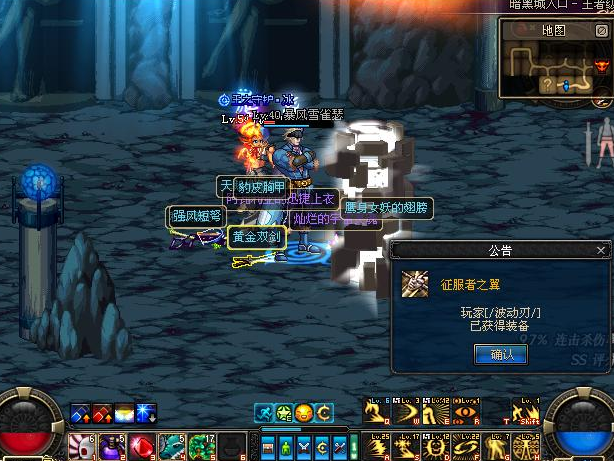This screenshot has width=614, height=461.
Task: Open the crescent moon menu icon
Action: click(x=323, y=412)
